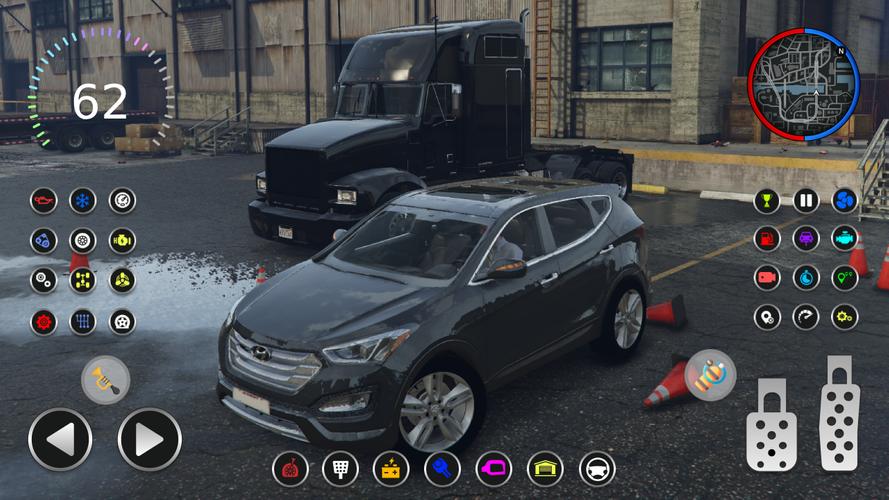Toggle the blue fan icon
Viewport: 889px width, 500px height.
[845, 200]
